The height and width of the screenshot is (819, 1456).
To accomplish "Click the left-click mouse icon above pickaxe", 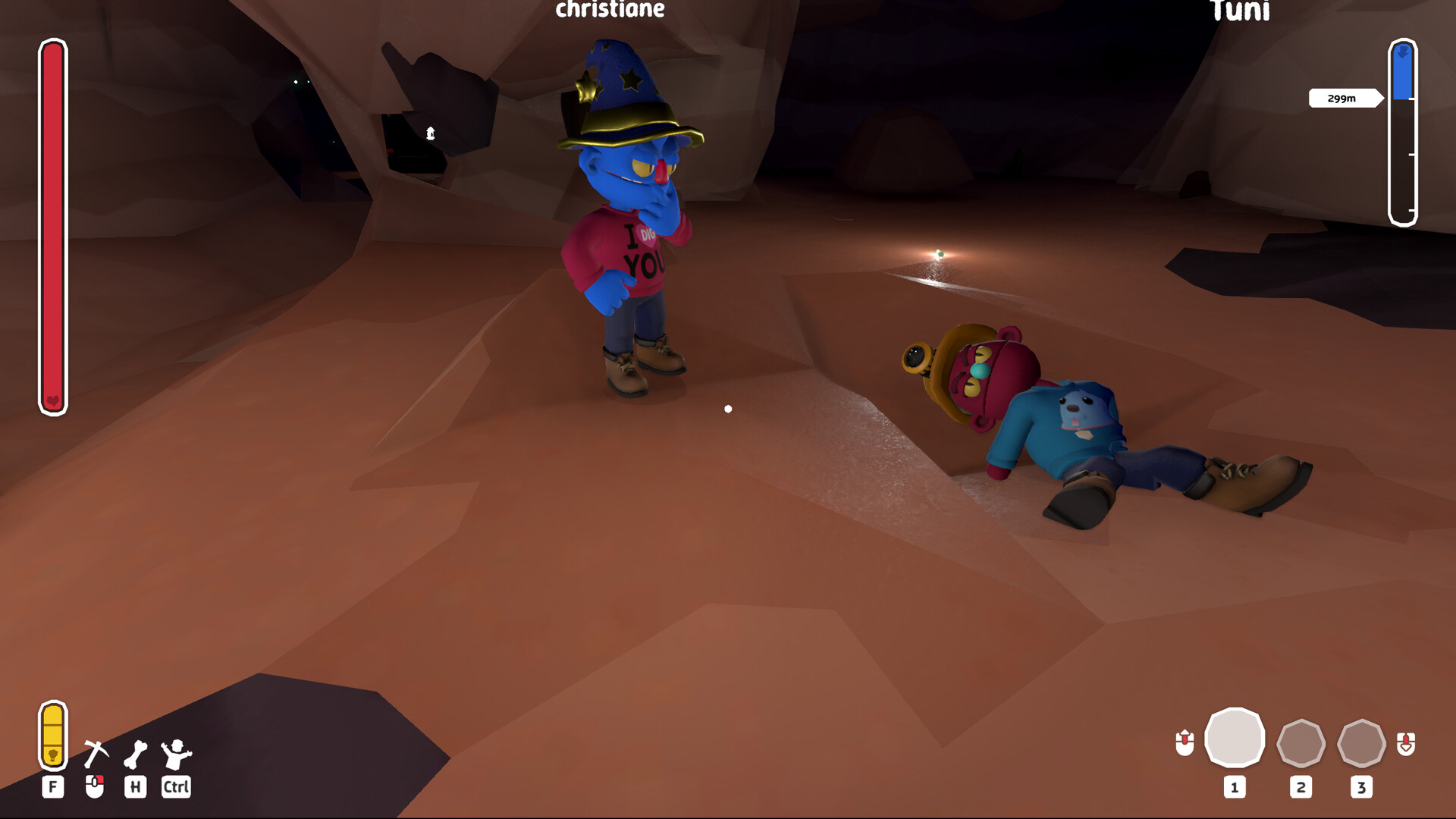I will [96, 786].
